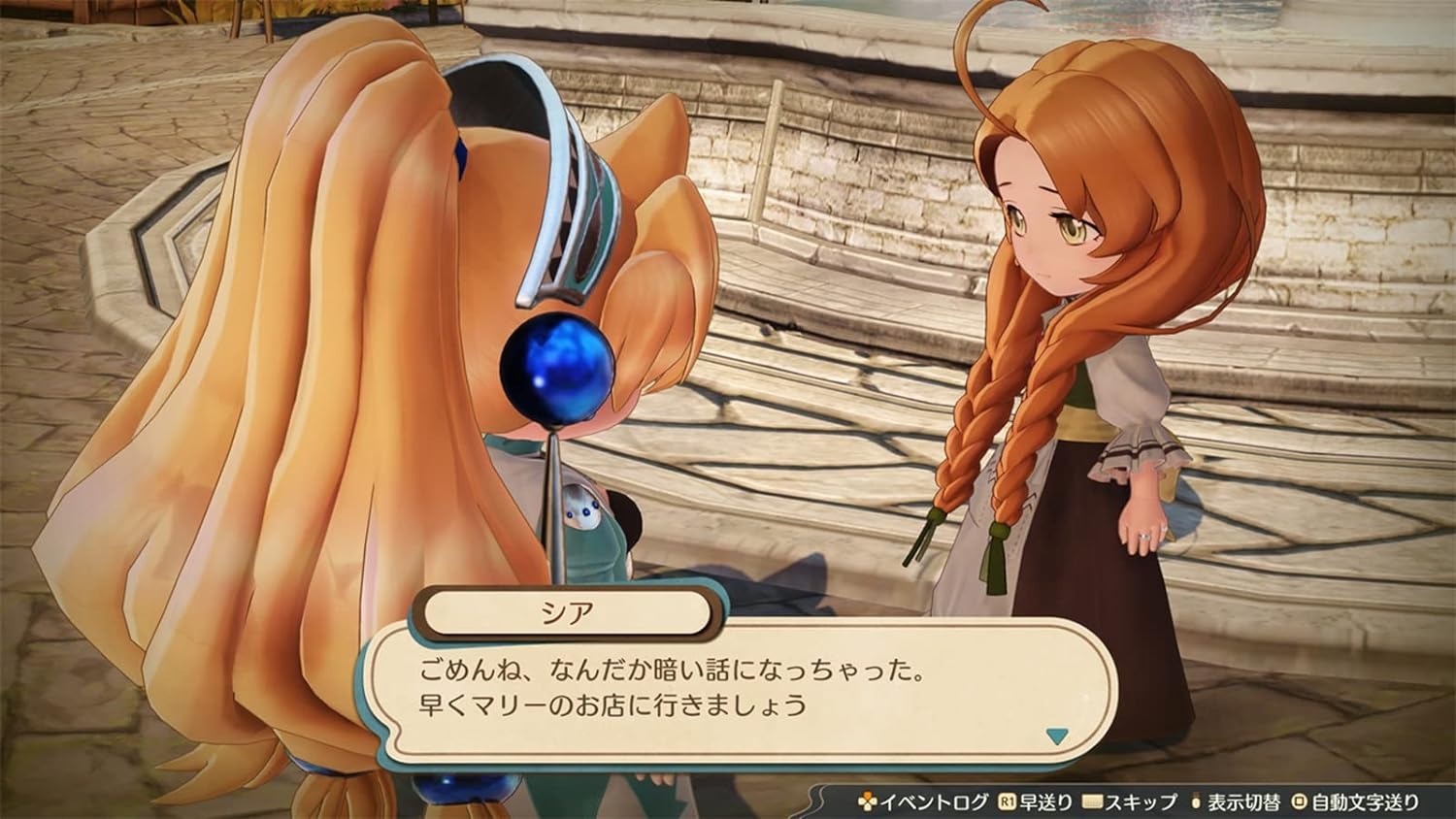Click the bottom control hint bar
The image size is (1456, 819).
click(1145, 800)
